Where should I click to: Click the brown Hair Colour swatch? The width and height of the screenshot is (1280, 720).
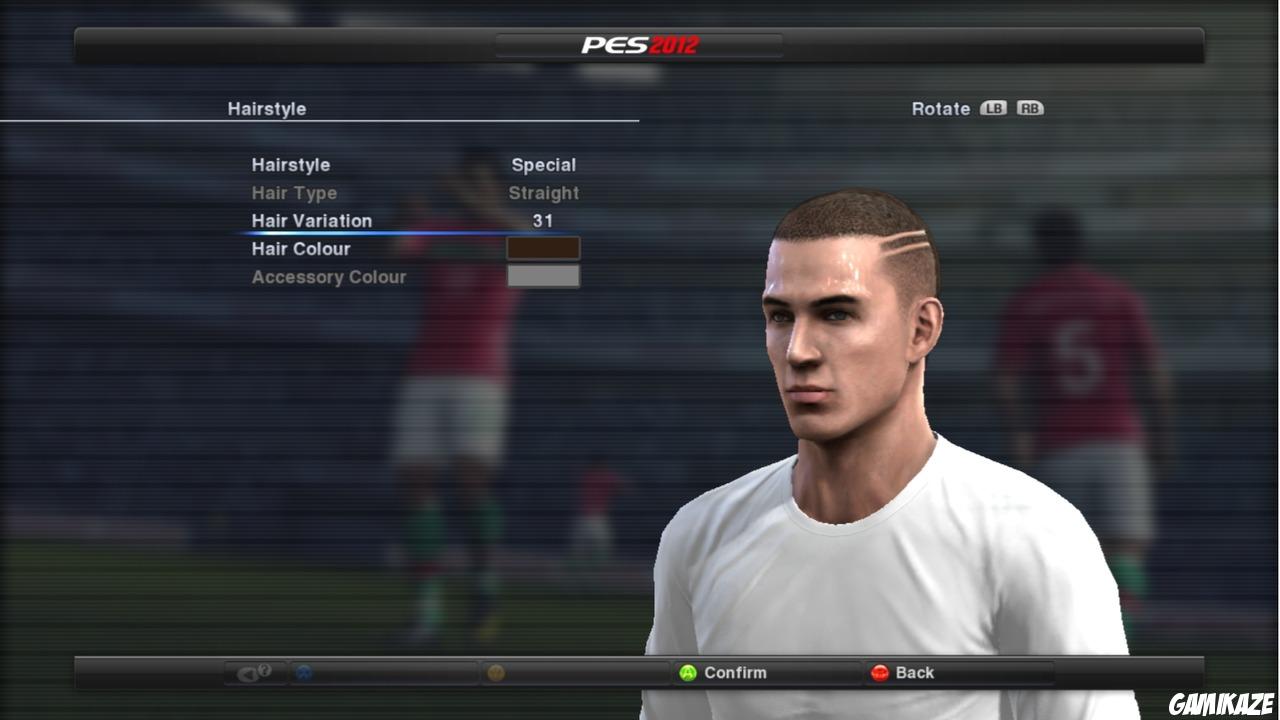(x=542, y=248)
